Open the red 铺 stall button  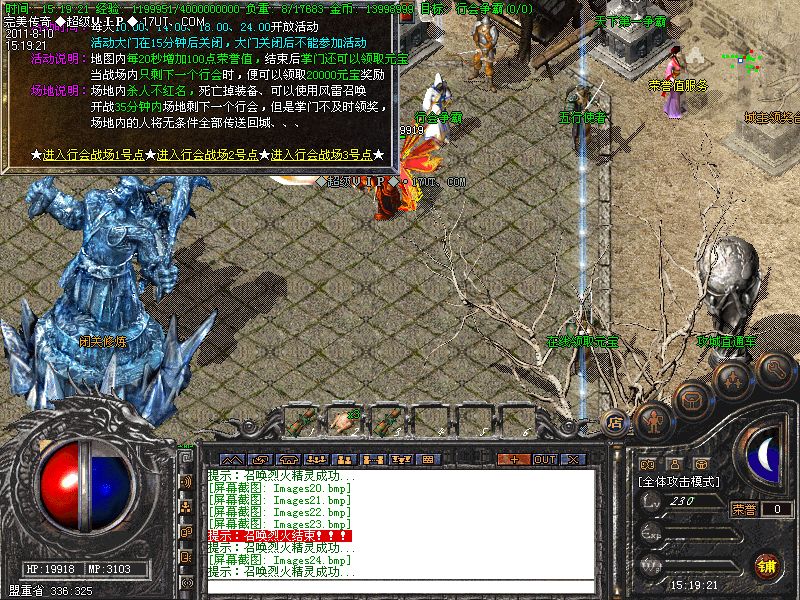pyautogui.click(x=767, y=565)
